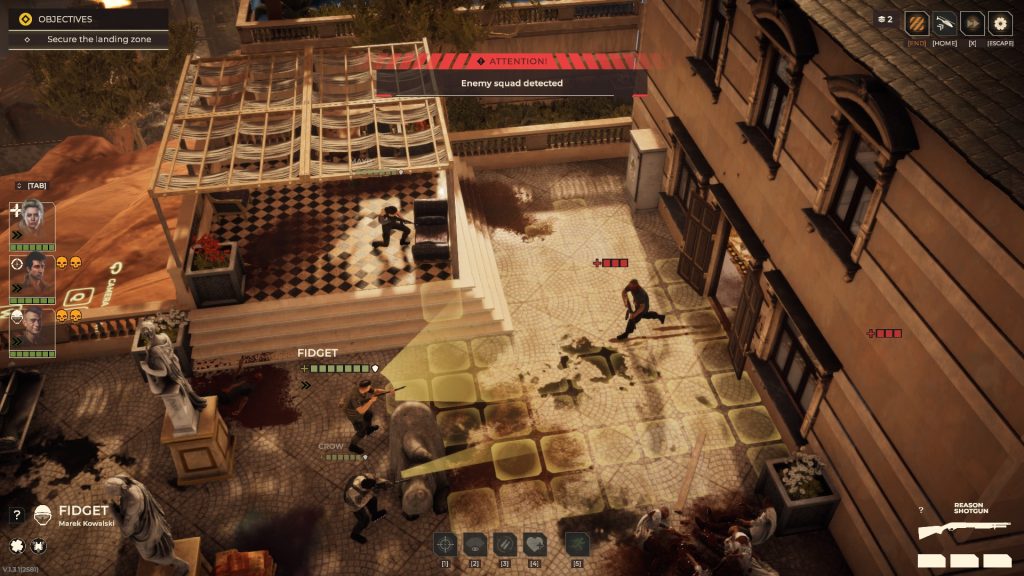Click the clover perk icon under Fidget
Screen dimensions: 1024x576
(16, 545)
